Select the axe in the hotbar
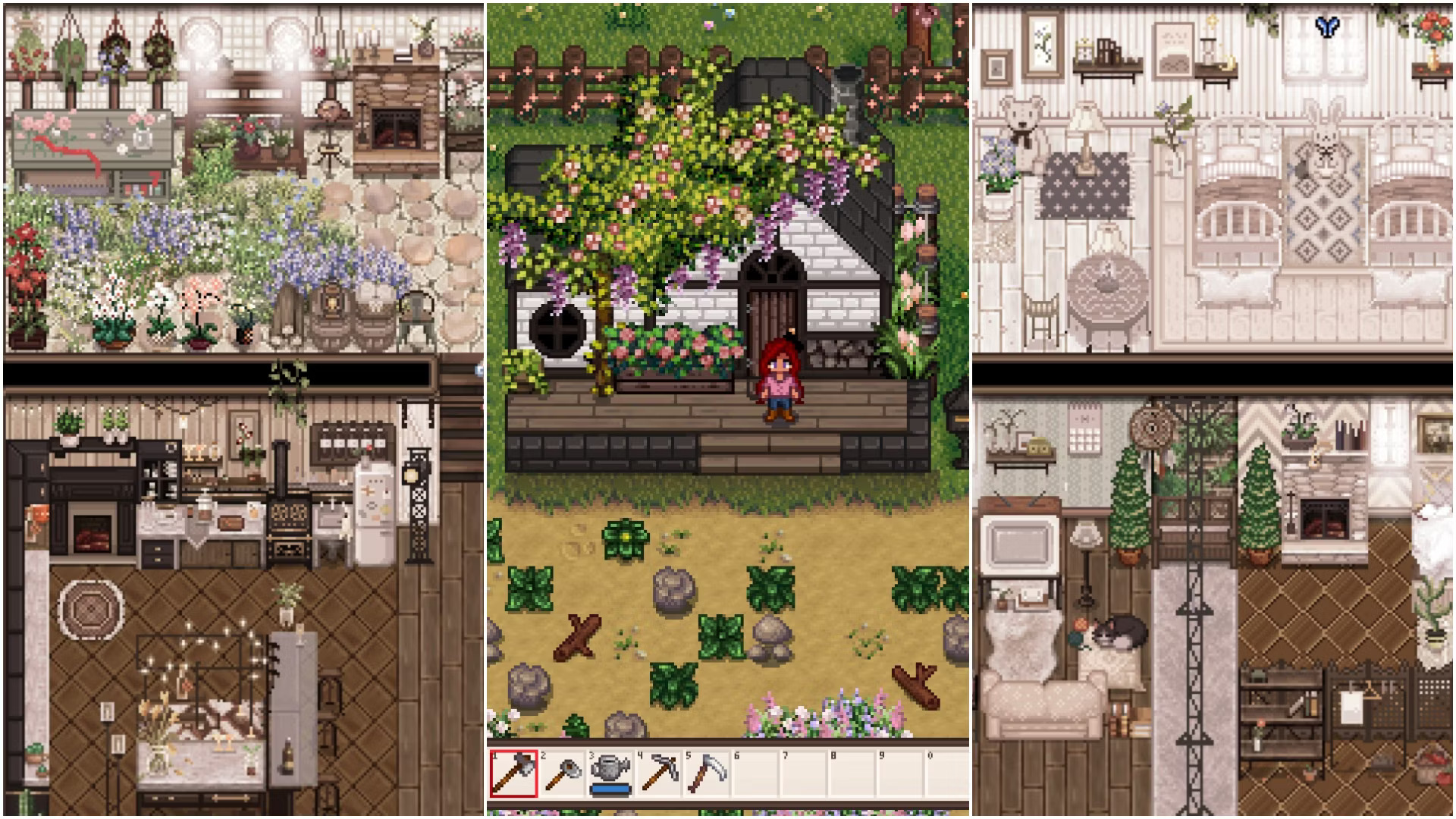 (513, 773)
